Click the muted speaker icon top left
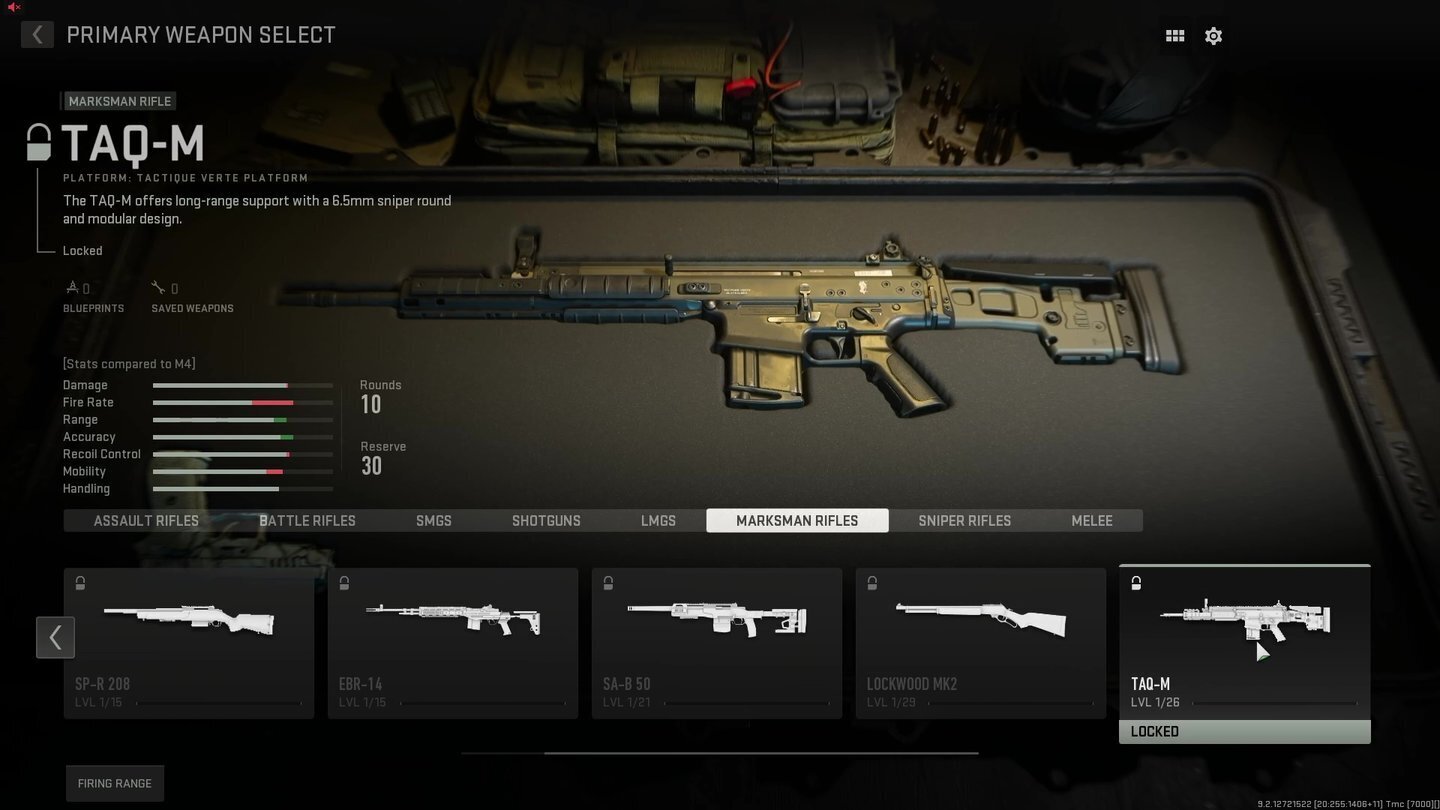The image size is (1440, 810). click(13, 8)
